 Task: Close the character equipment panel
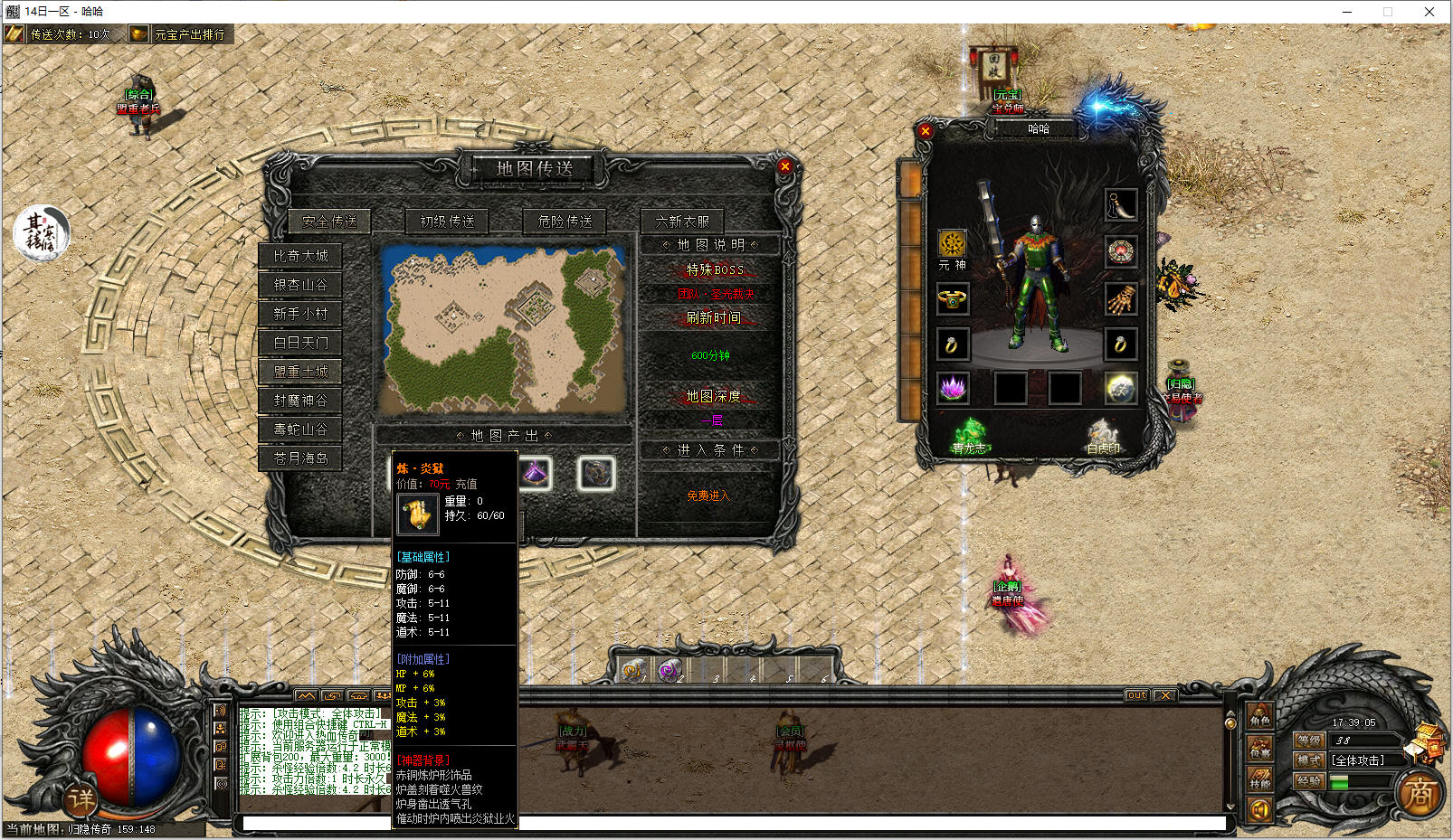pos(925,131)
